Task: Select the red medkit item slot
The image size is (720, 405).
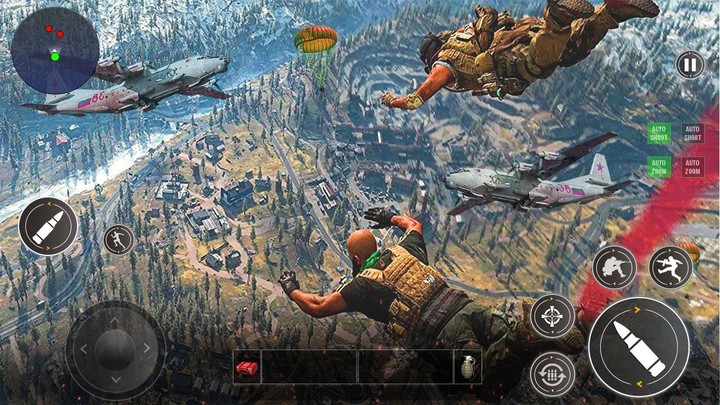Action: (x=246, y=368)
